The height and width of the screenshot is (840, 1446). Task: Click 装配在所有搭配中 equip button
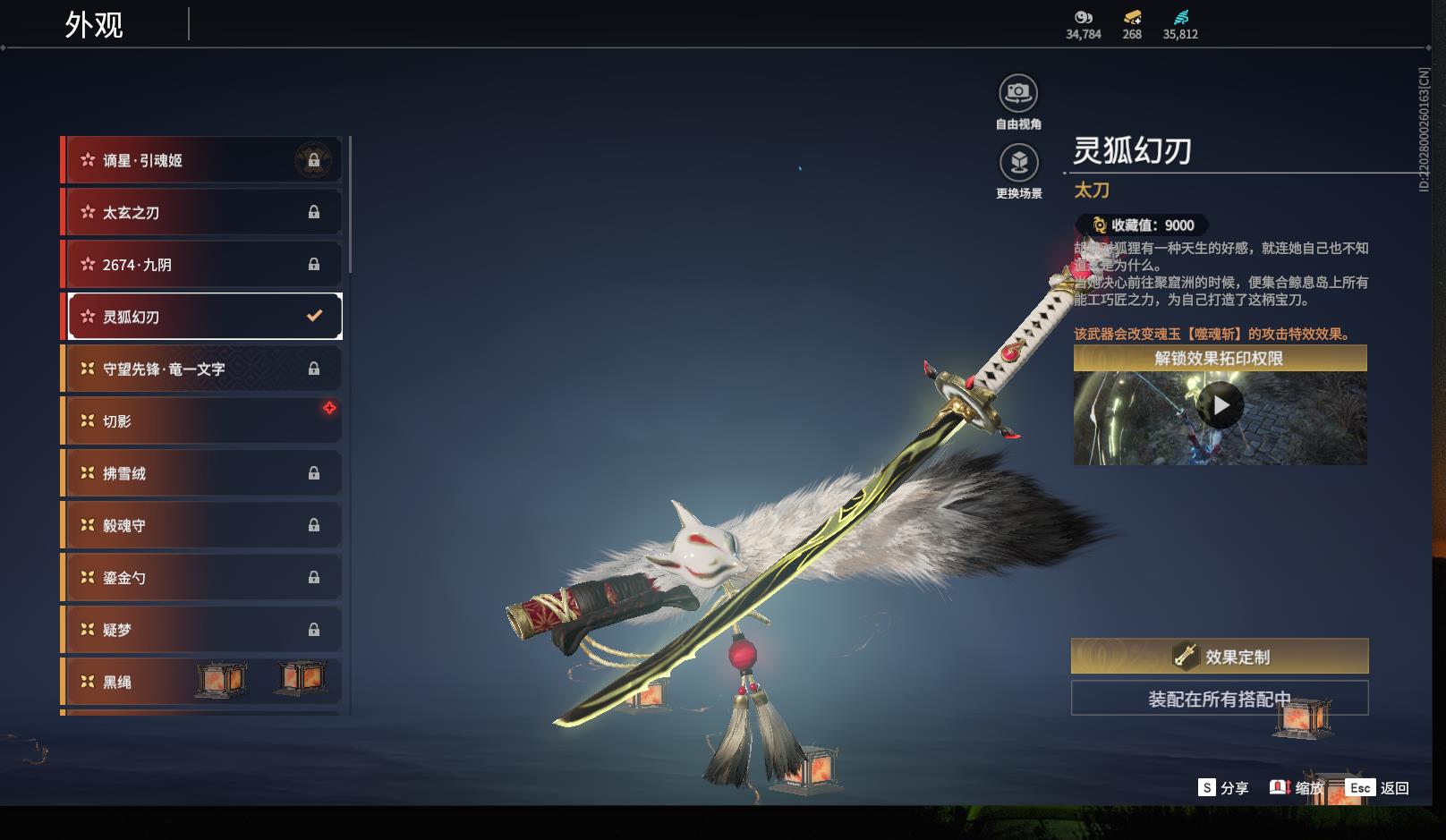pos(1220,699)
